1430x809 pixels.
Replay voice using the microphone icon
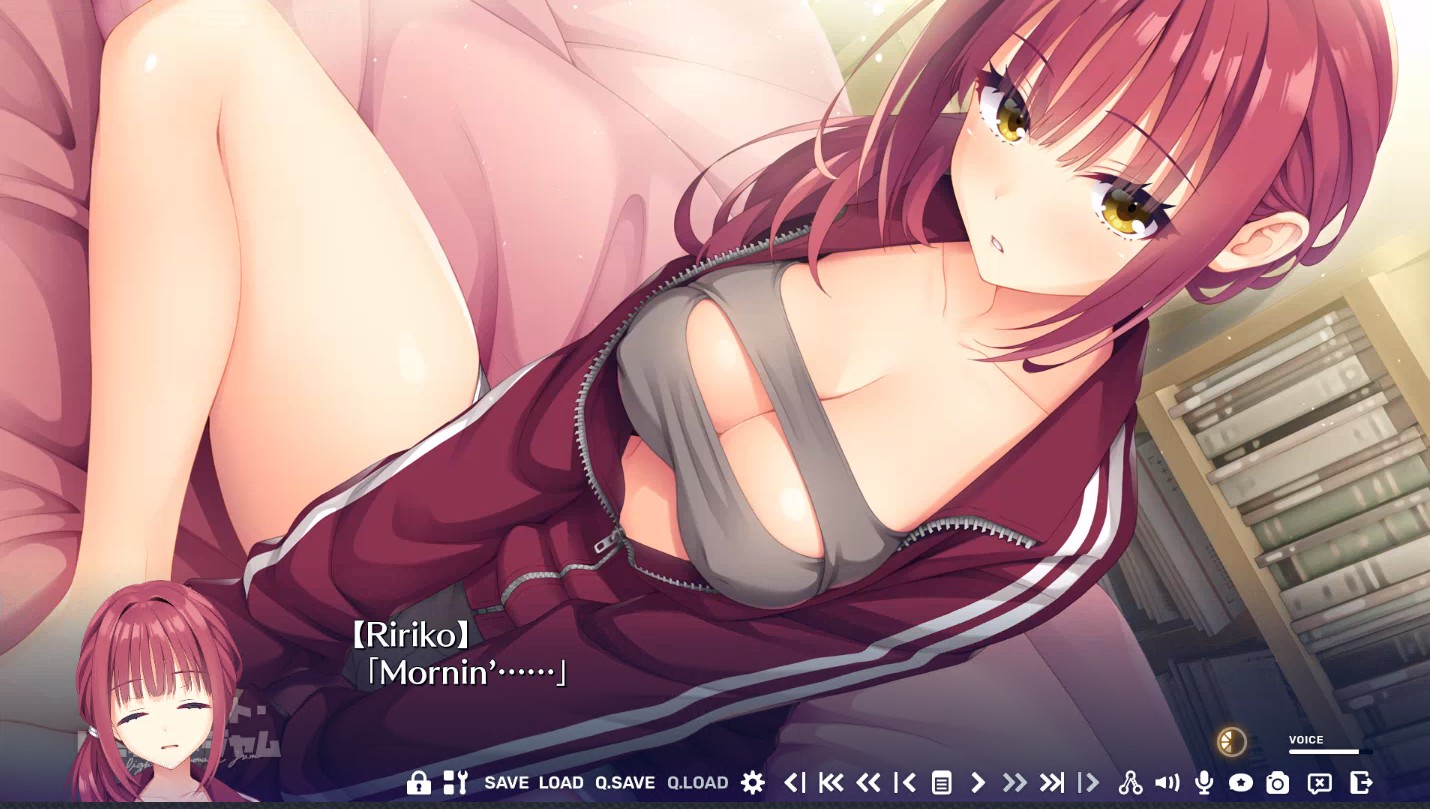click(1203, 783)
